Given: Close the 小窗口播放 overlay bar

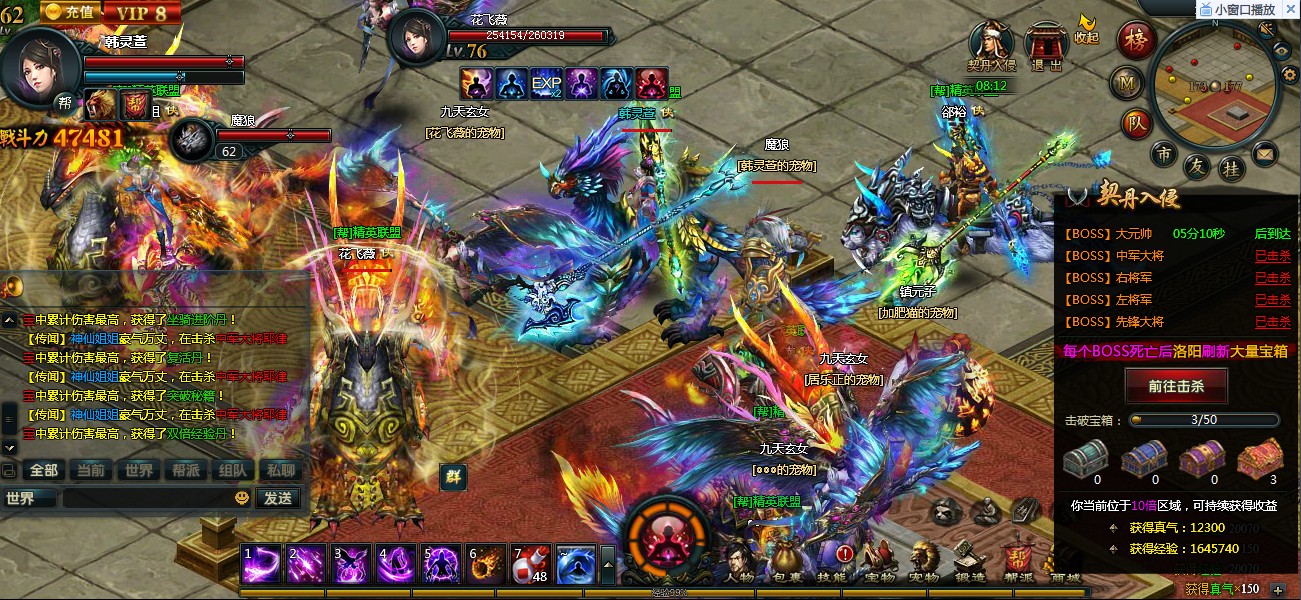Looking at the screenshot, I should pos(1291,9).
